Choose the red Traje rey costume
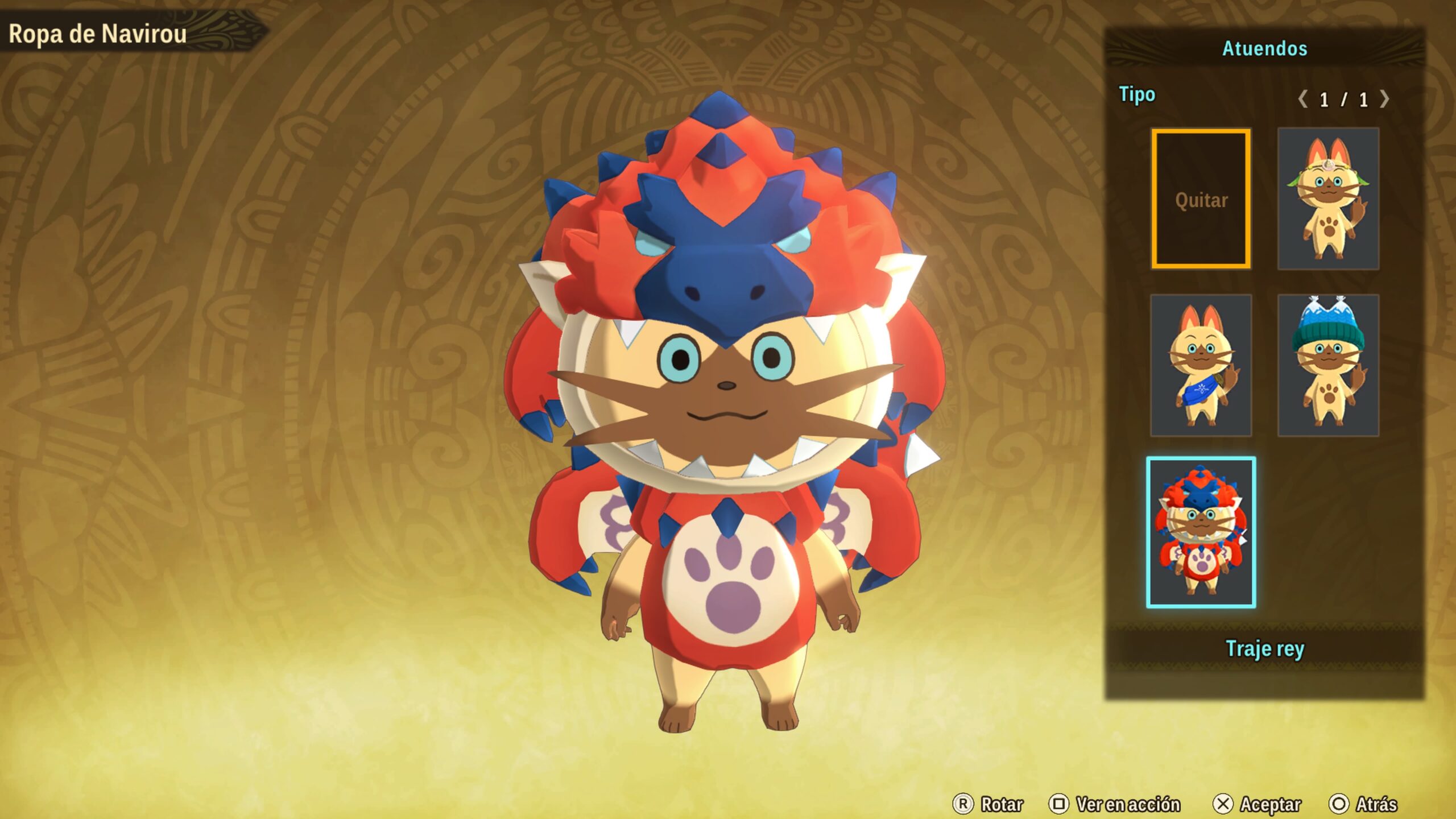This screenshot has height=819, width=1456. point(1201,532)
